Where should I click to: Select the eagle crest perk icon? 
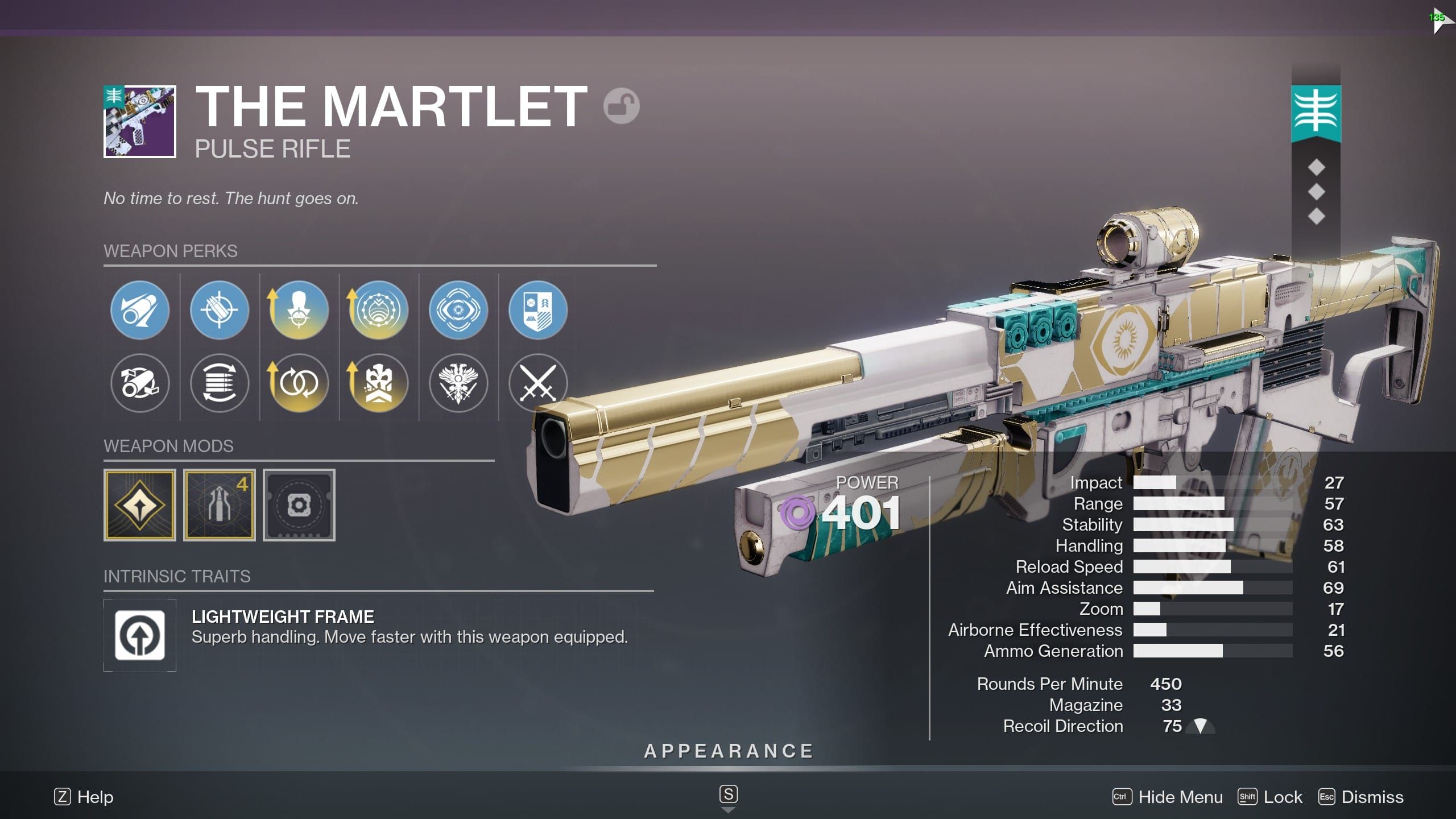click(458, 383)
